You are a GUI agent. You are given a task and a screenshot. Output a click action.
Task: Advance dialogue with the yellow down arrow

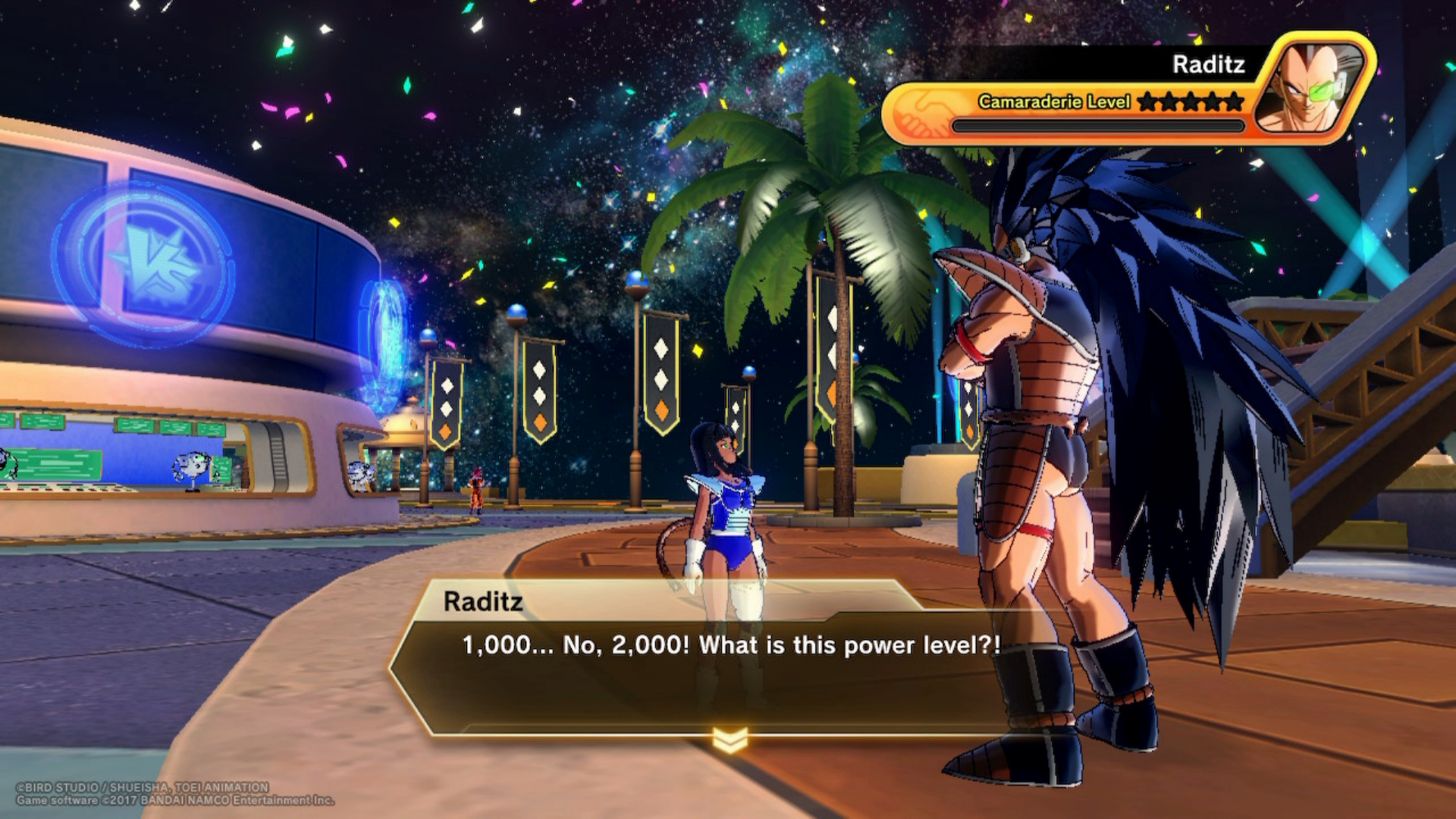click(730, 739)
